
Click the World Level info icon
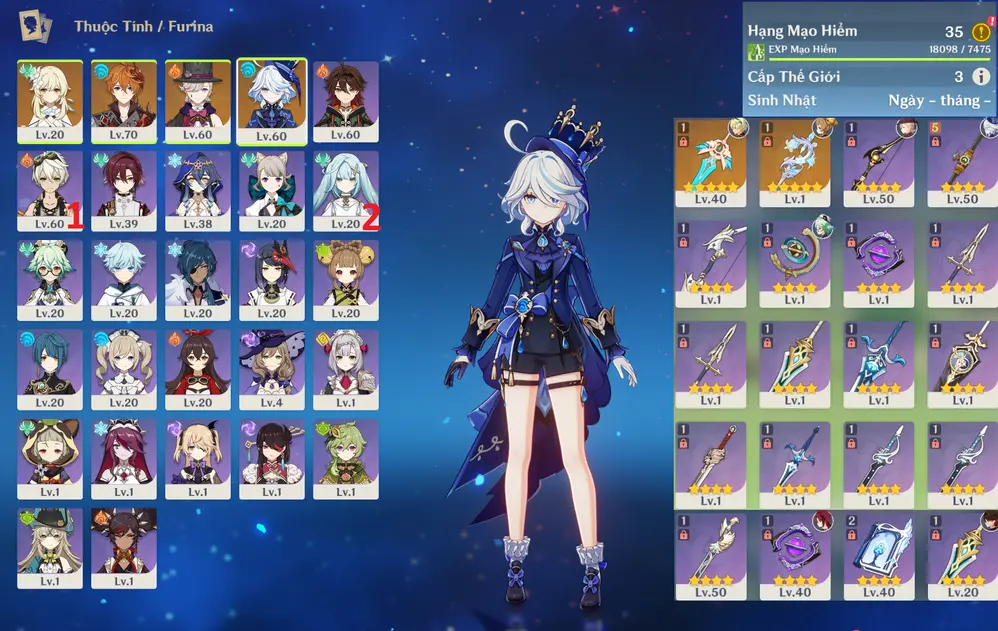click(980, 77)
